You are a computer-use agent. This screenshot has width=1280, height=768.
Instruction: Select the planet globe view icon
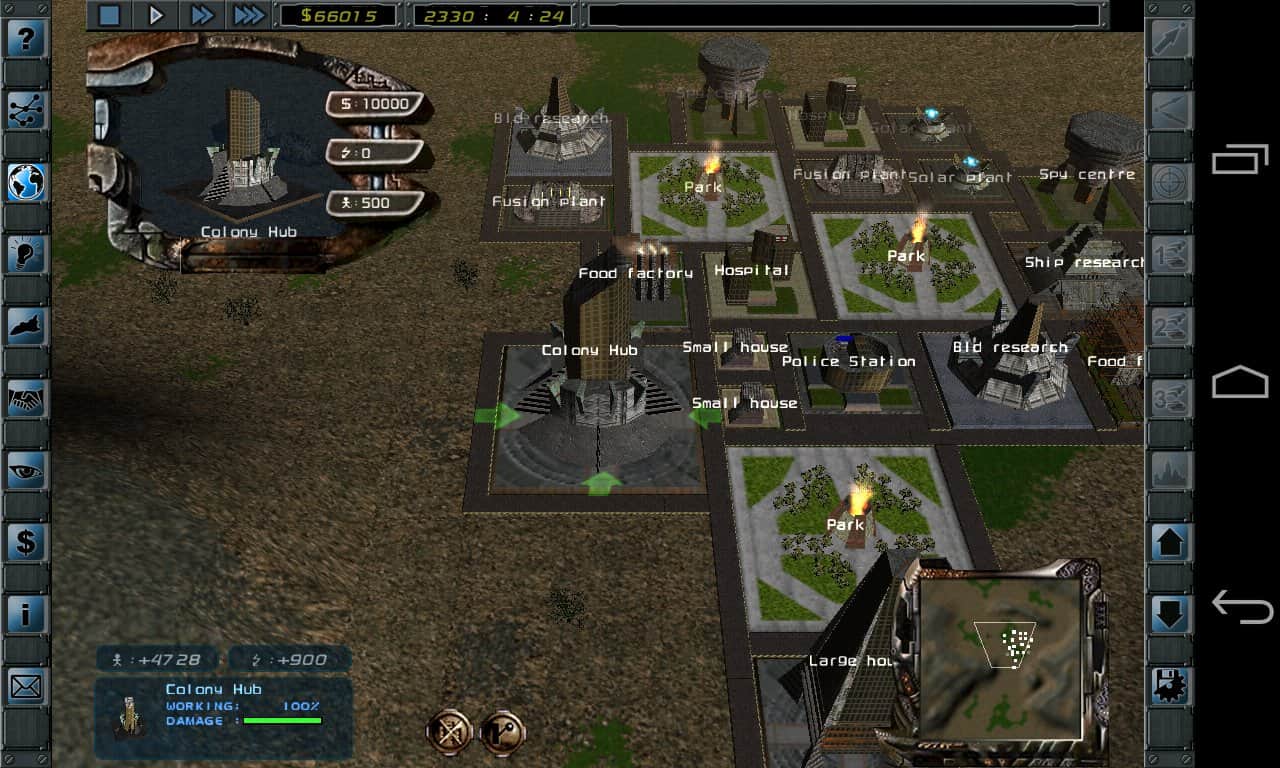(x=26, y=183)
